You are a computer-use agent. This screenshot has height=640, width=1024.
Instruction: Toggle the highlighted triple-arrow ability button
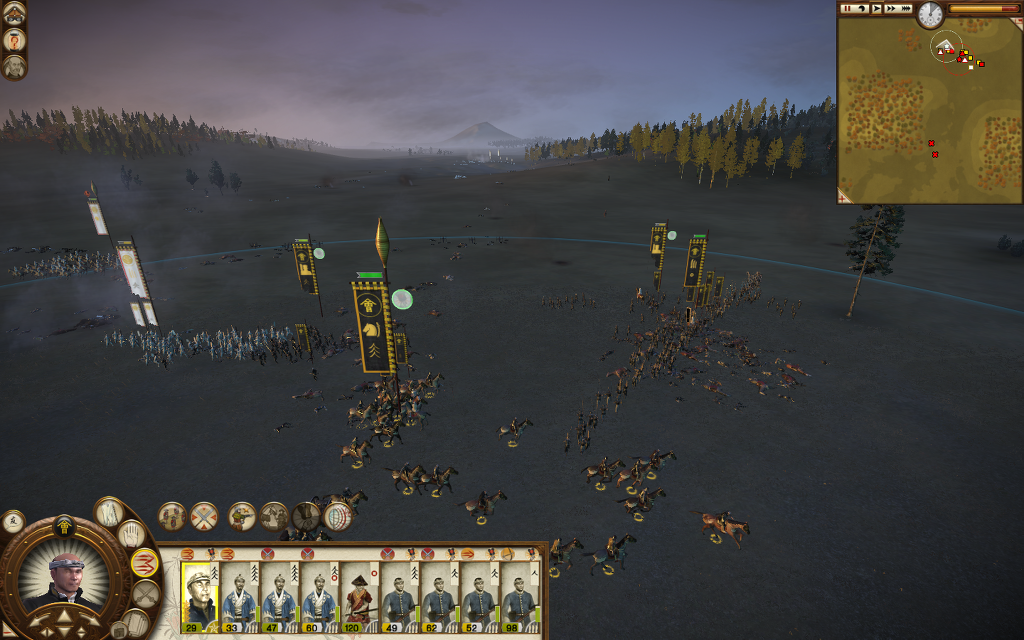(145, 563)
